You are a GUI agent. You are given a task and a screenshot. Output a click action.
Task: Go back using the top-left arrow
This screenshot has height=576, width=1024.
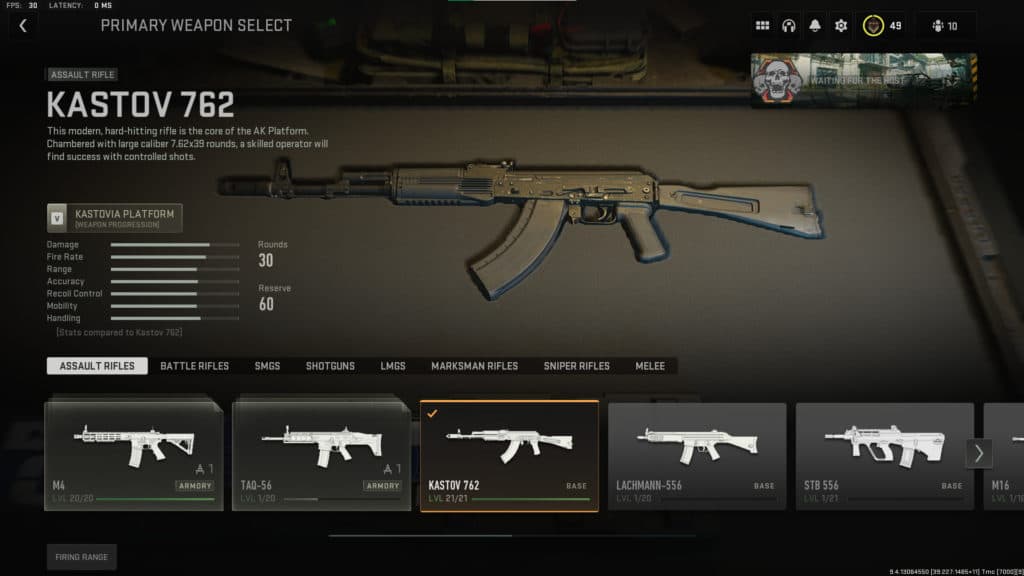(x=23, y=26)
